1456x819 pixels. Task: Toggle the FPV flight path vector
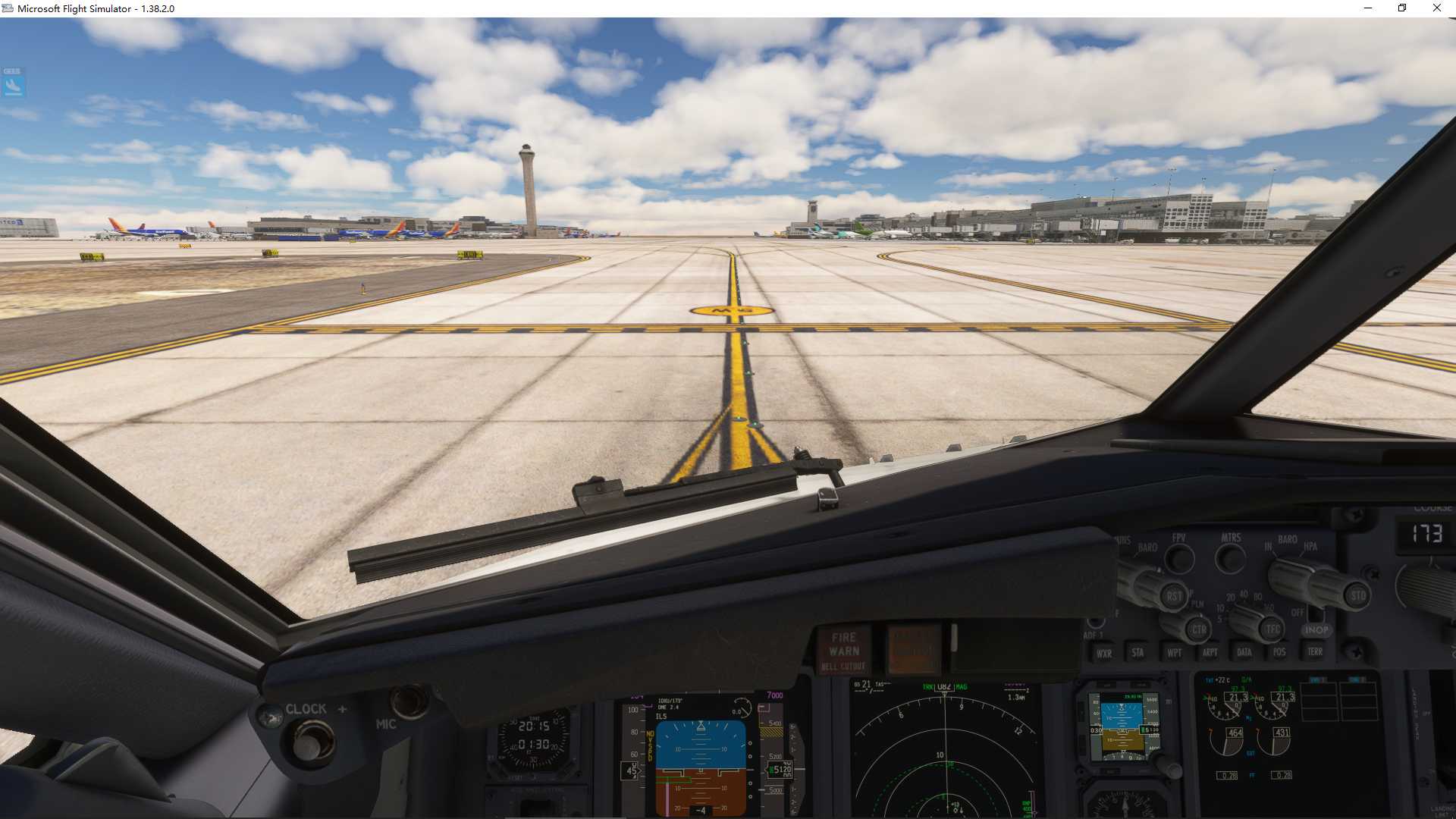[1179, 558]
